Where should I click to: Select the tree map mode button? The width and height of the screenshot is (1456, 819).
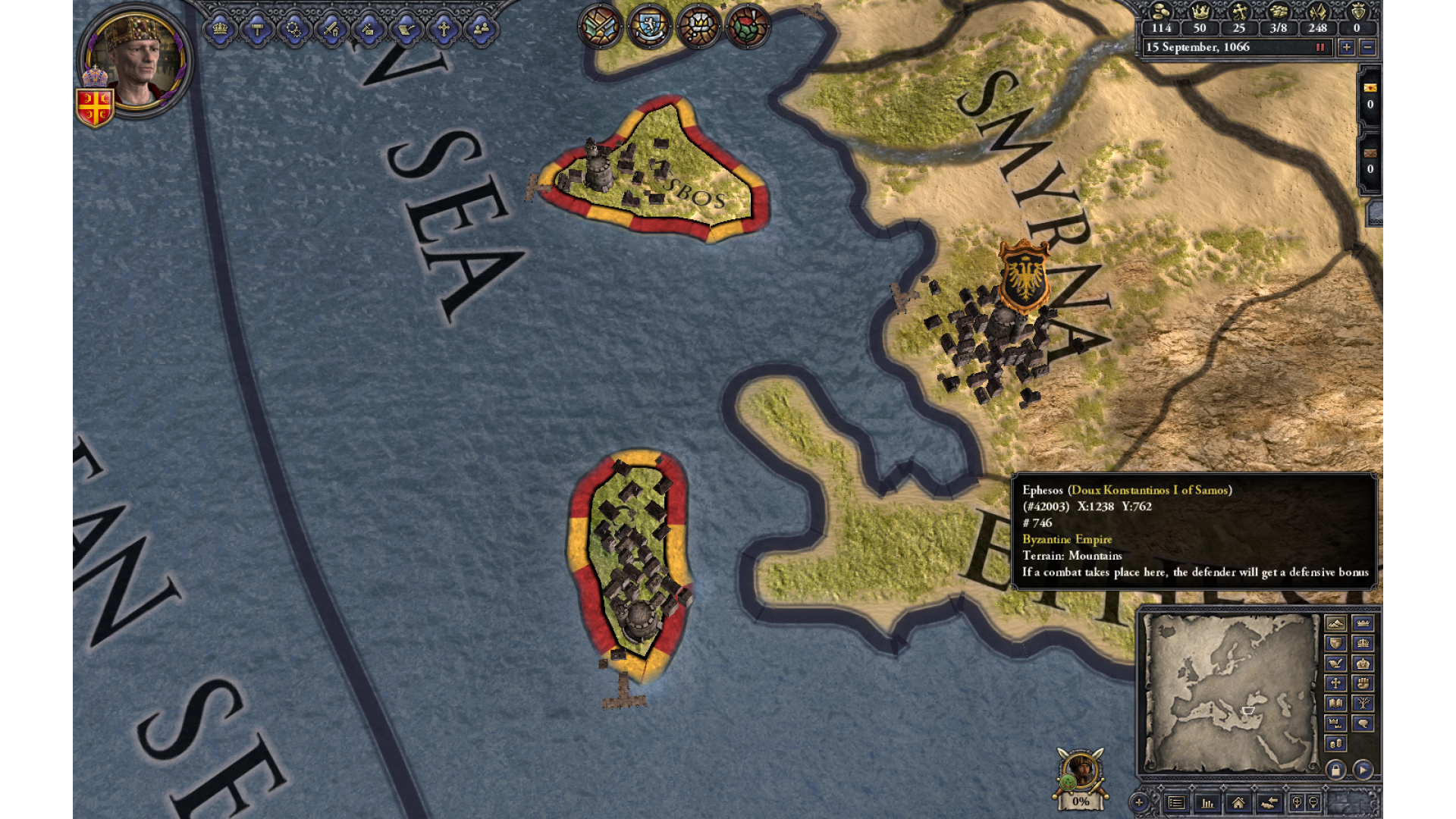click(1363, 703)
